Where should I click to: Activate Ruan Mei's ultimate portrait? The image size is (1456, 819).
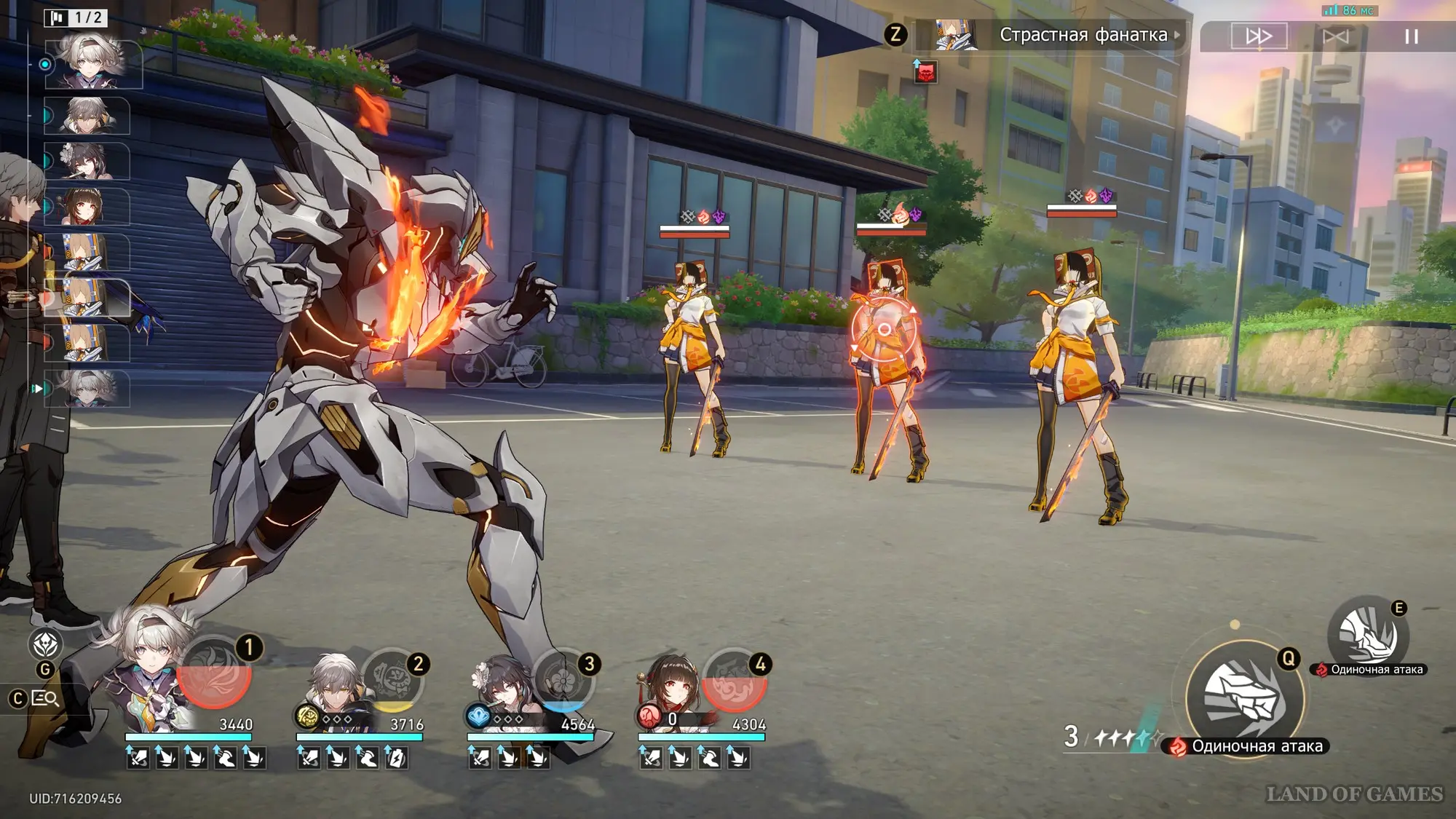[x=563, y=679]
